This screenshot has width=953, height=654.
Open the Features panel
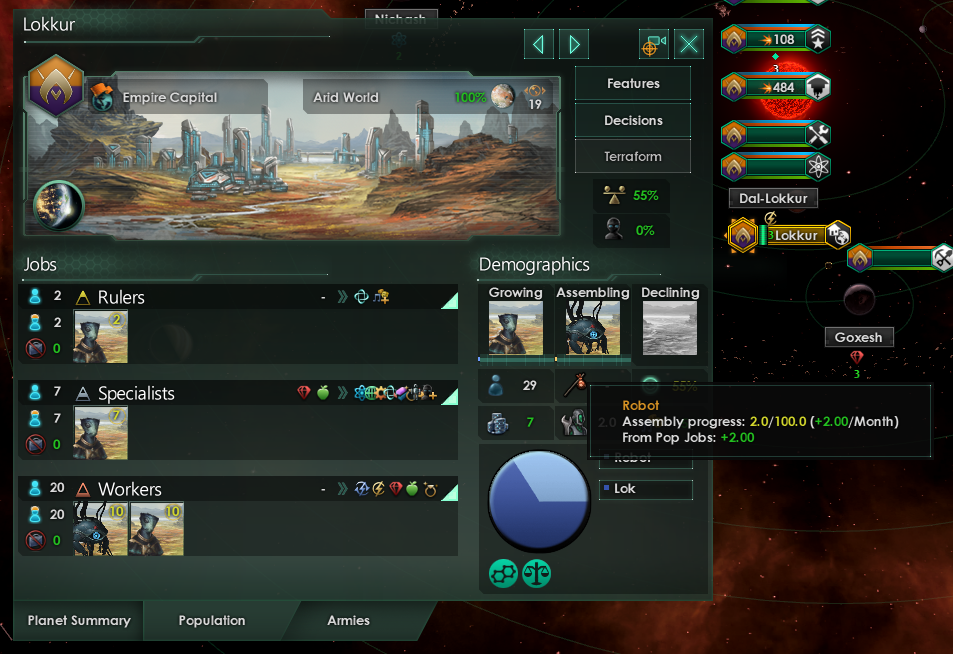[x=633, y=84]
